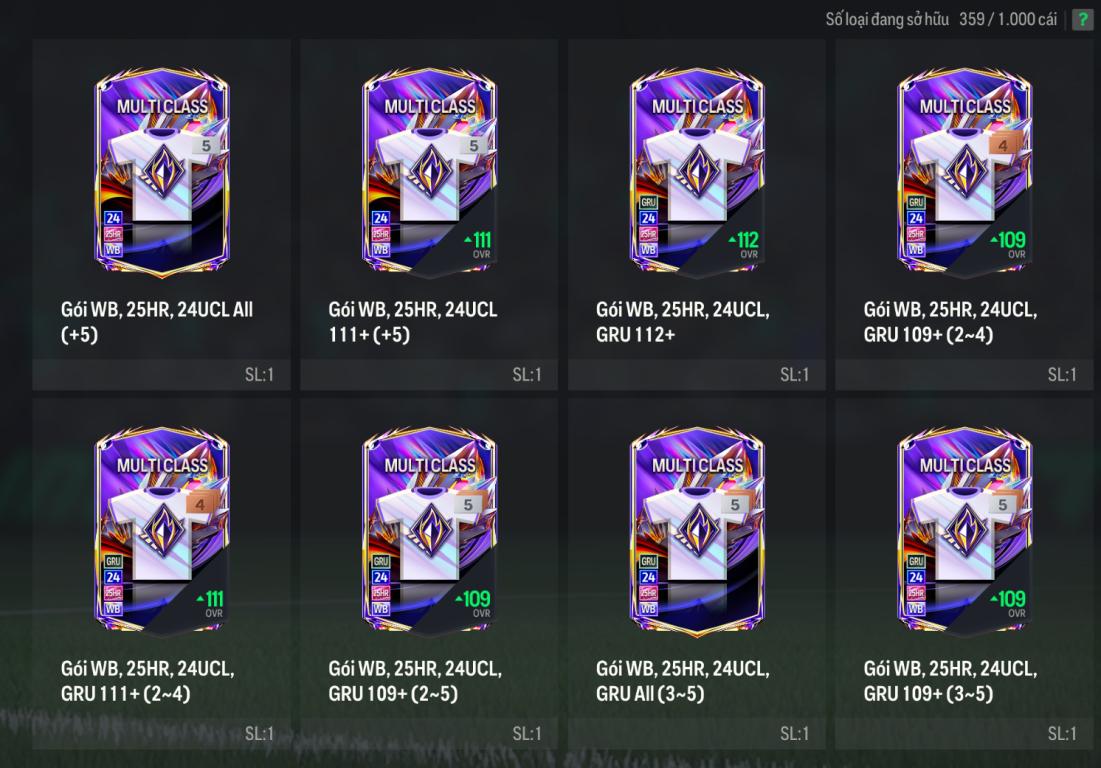Pick the GRU 111+ (2~4) pack card
The height and width of the screenshot is (768, 1101).
point(161,534)
